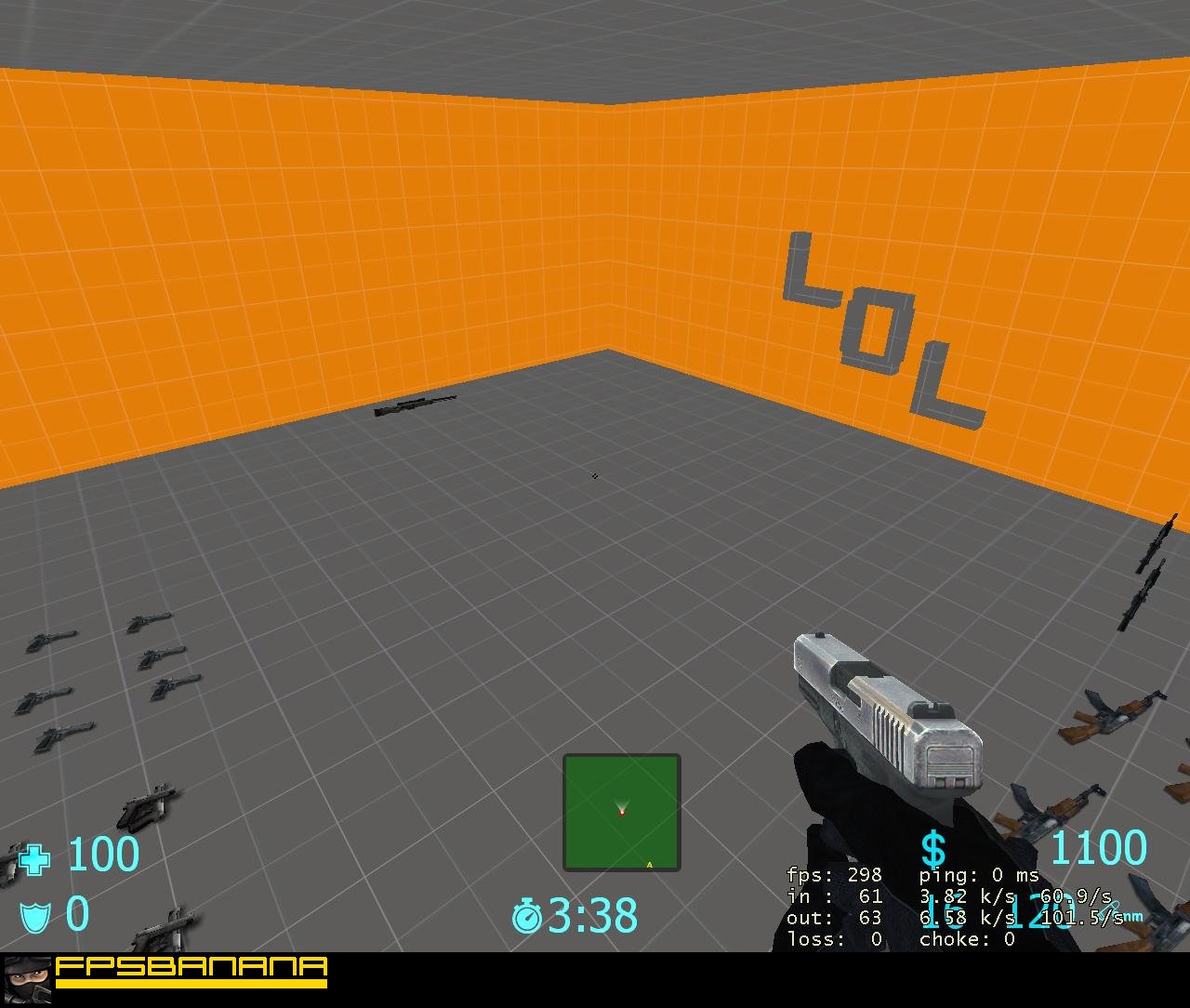1190x1008 pixels.
Task: Expand the green radar minimap
Action: (x=621, y=812)
